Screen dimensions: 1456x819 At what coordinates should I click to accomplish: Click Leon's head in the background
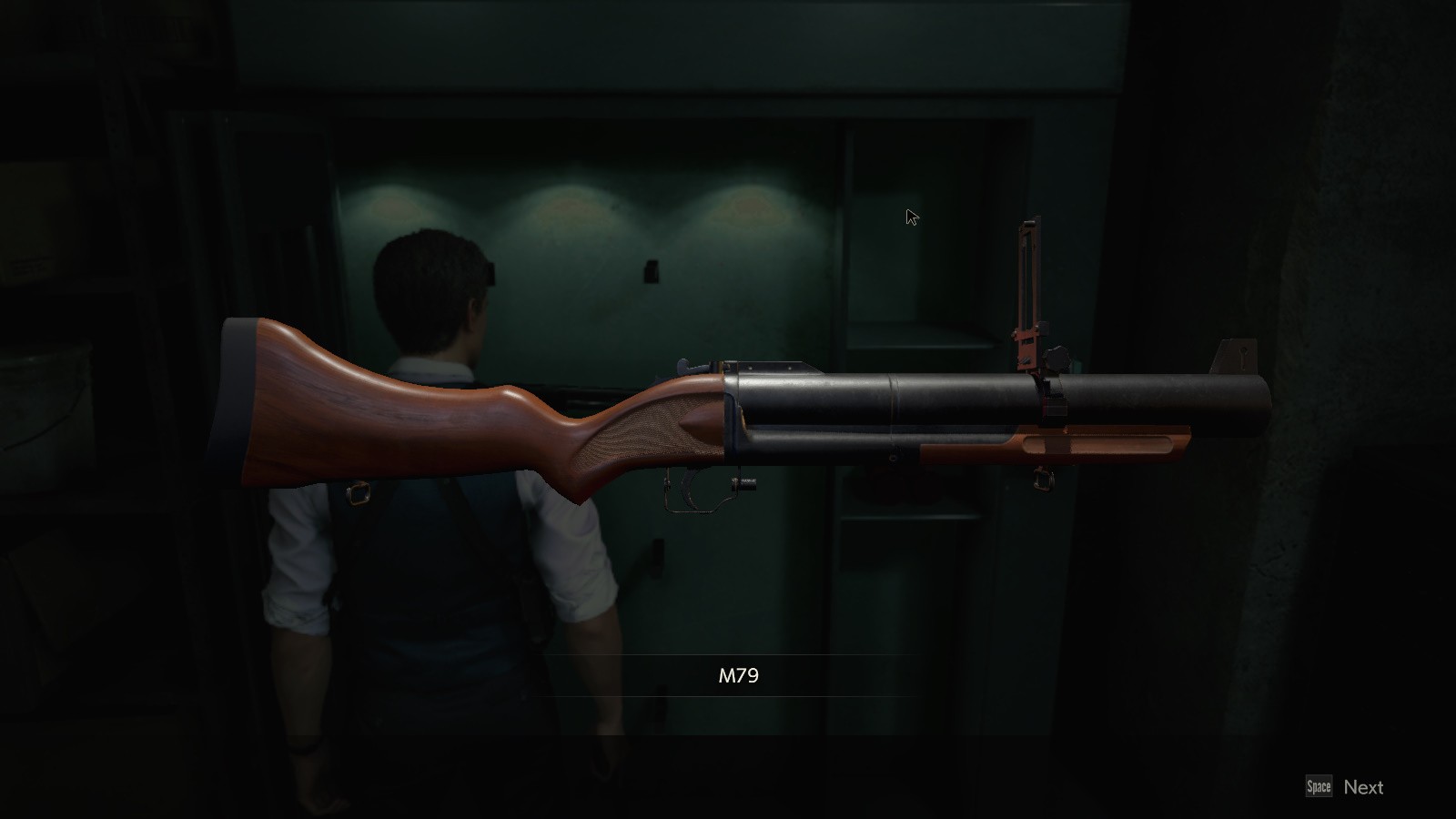428,273
